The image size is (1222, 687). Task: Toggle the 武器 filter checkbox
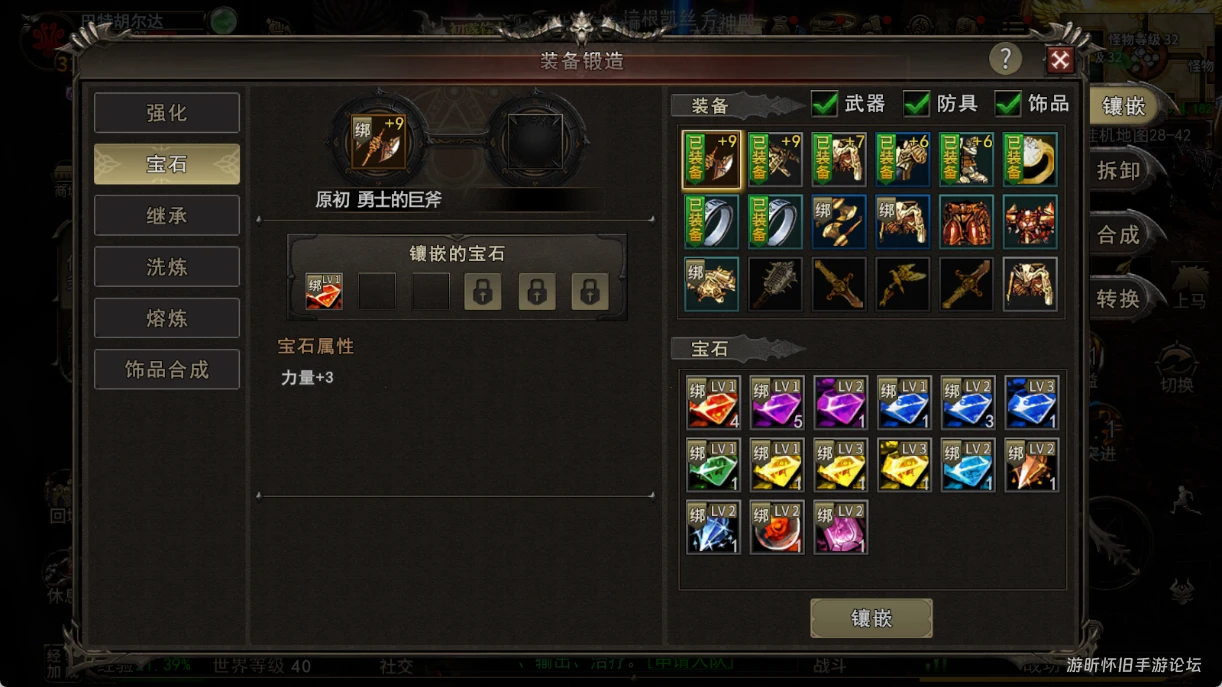point(825,103)
